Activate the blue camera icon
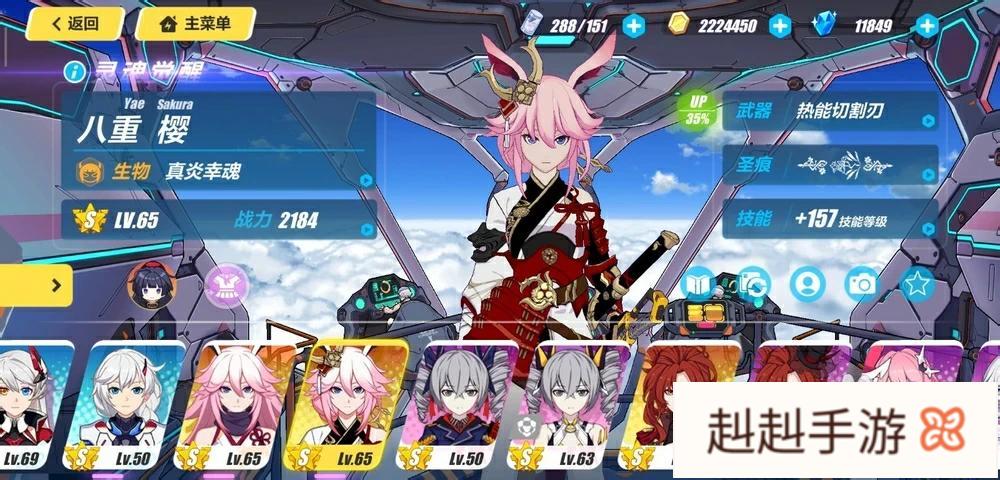The width and height of the screenshot is (1000, 480). click(x=861, y=284)
